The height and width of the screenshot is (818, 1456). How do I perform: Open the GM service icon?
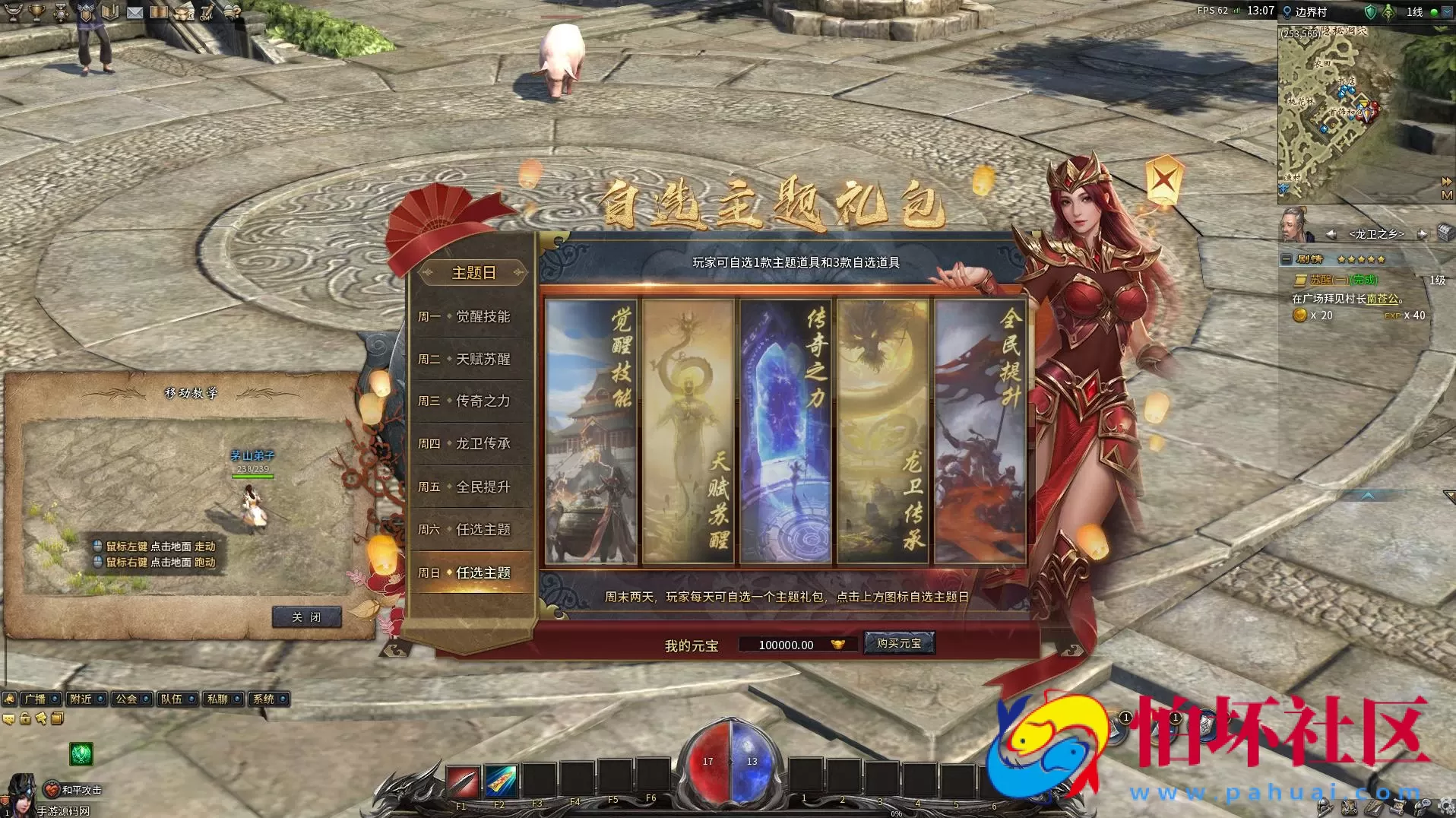(x=205, y=13)
